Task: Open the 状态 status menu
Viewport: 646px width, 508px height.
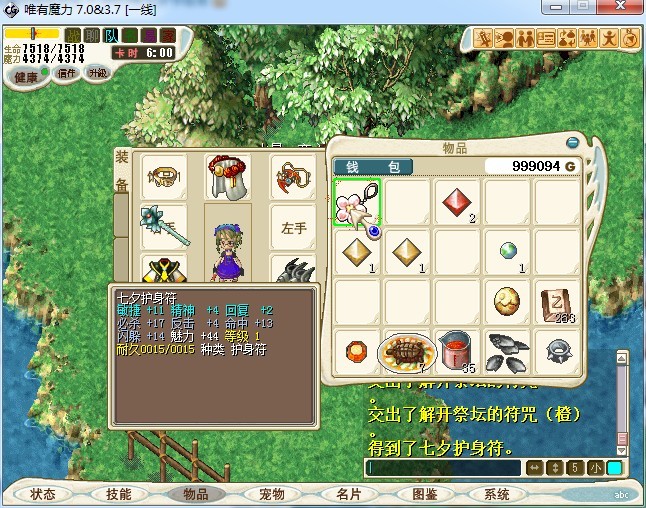Action: click(43, 494)
